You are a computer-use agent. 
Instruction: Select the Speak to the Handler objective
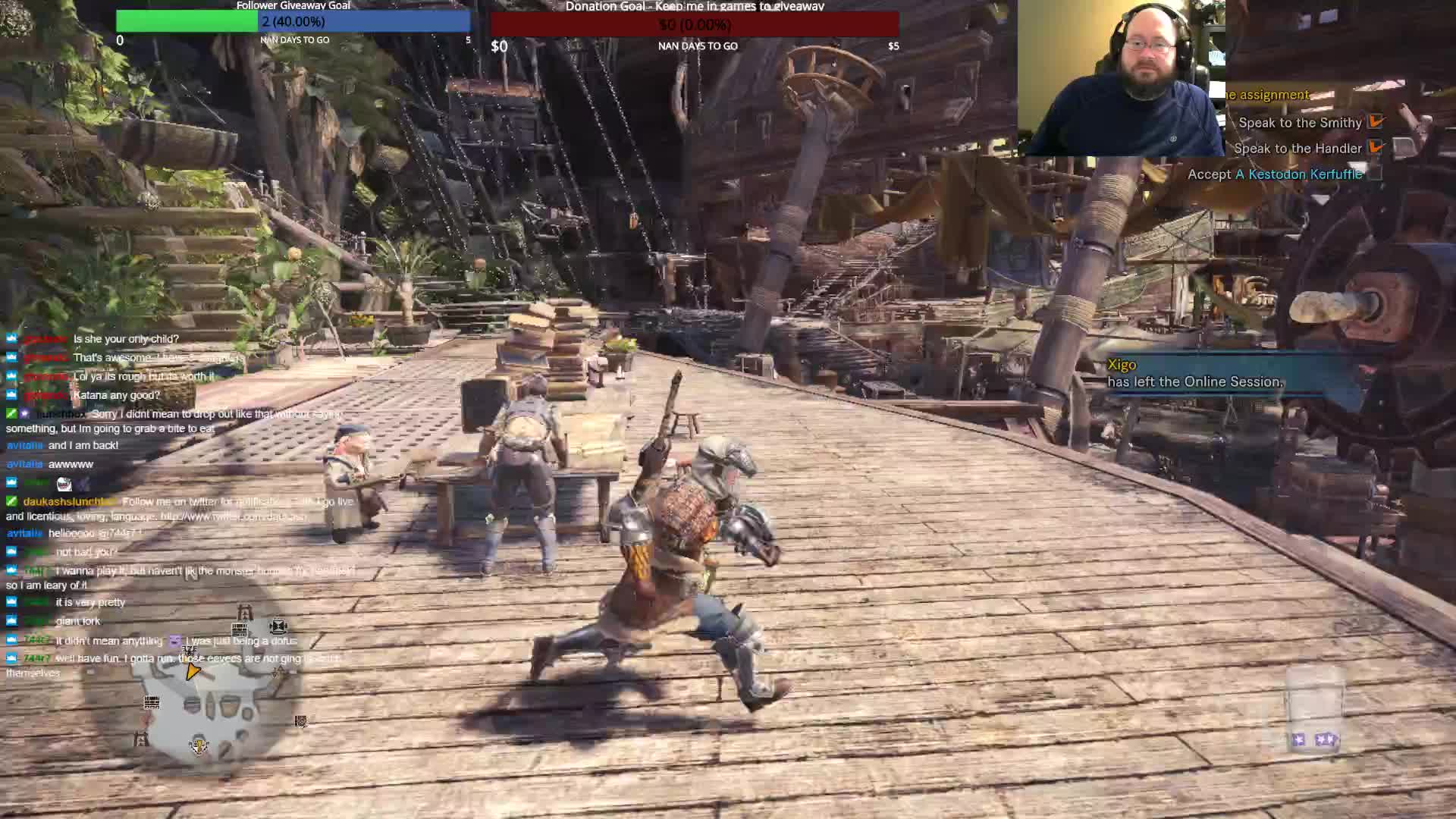coord(1298,149)
